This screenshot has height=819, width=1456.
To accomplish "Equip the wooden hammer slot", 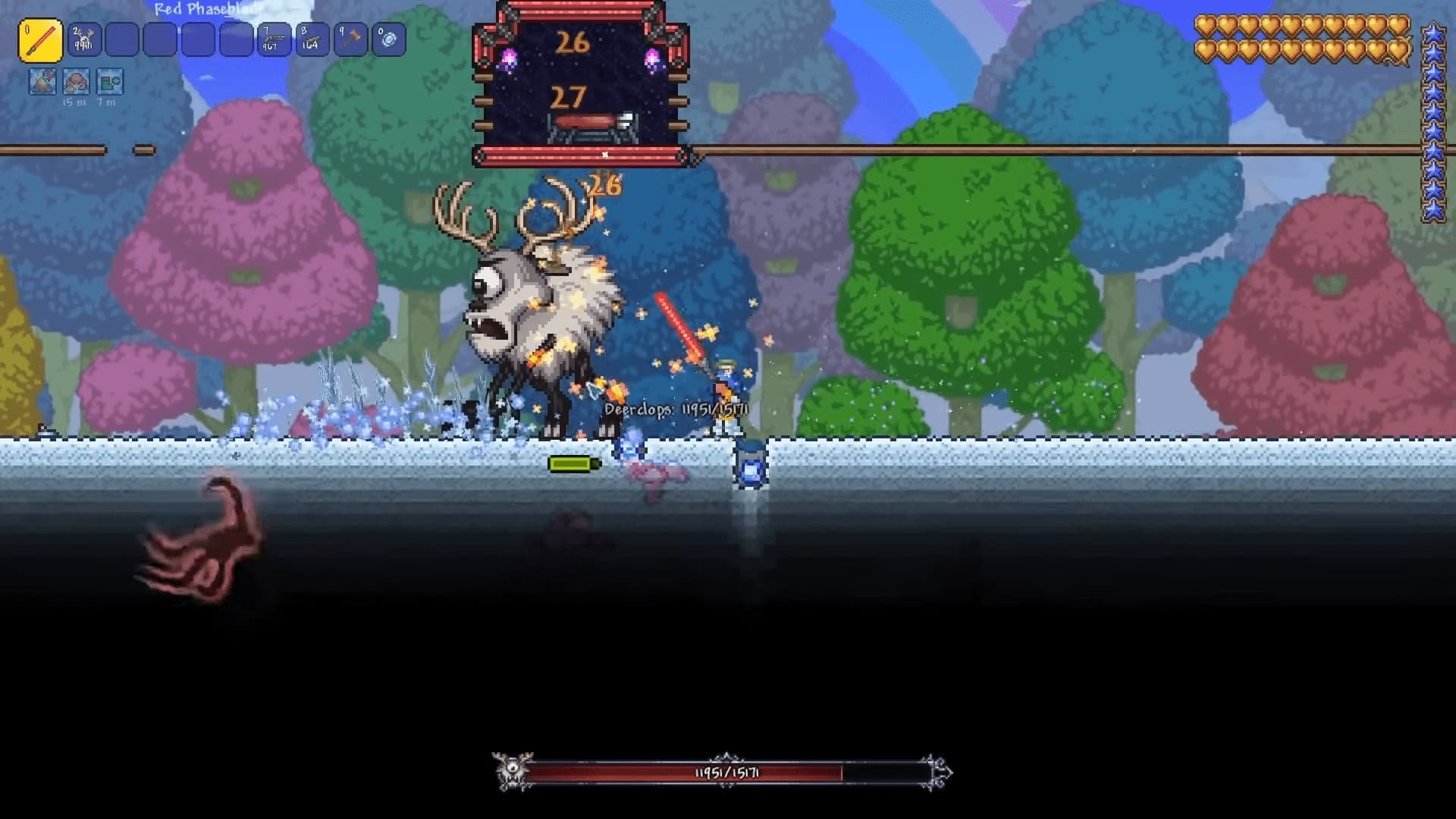I will point(350,40).
